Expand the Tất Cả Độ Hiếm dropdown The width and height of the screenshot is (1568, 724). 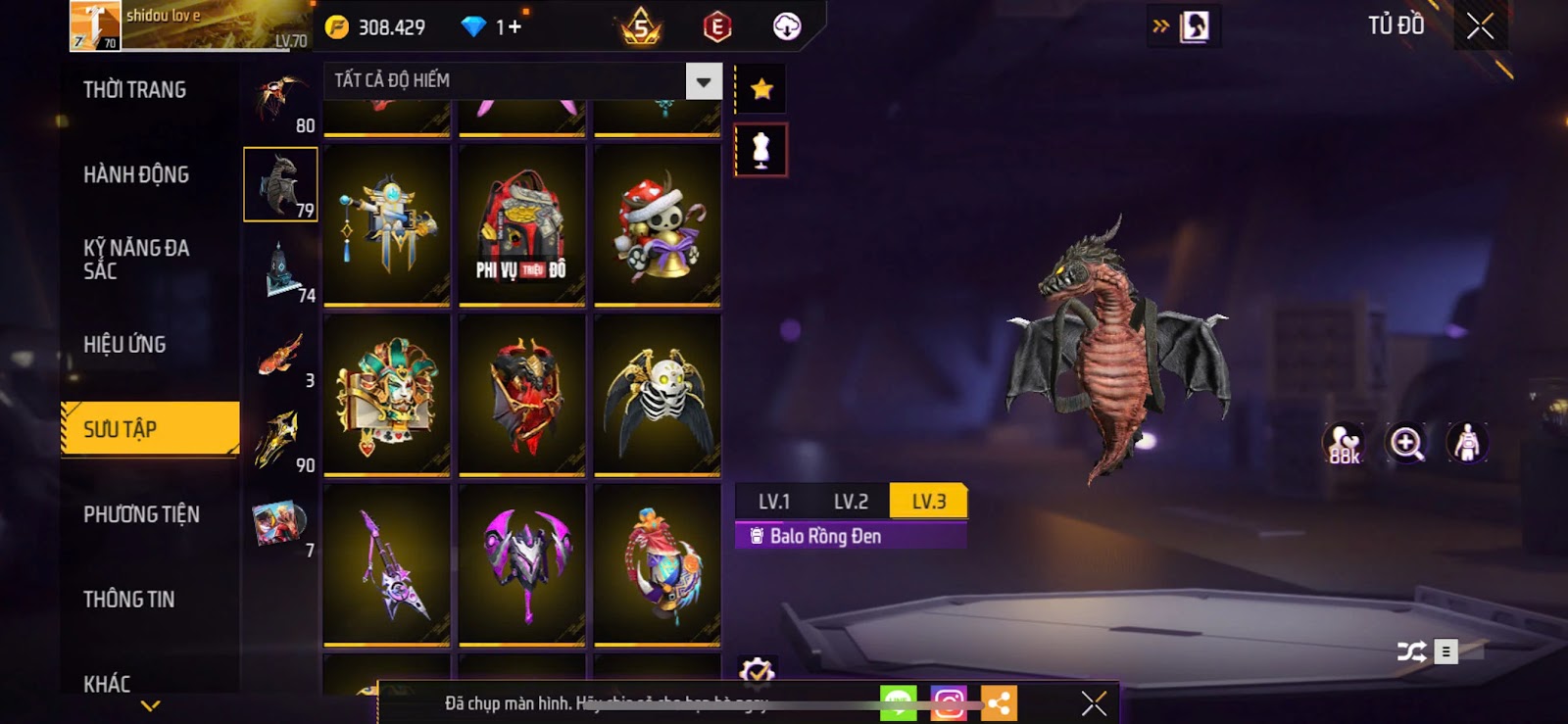click(x=703, y=81)
